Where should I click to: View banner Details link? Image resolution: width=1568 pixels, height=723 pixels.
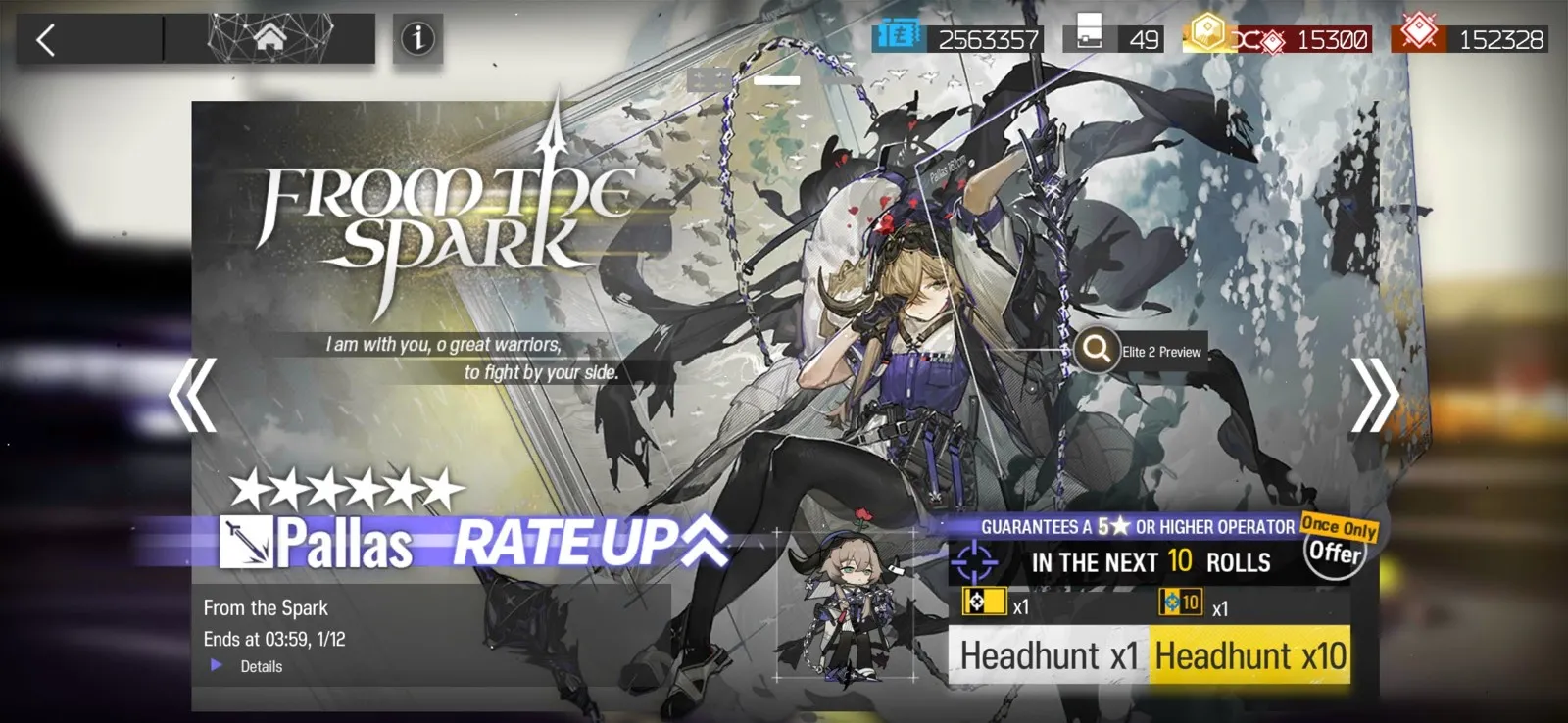point(260,666)
